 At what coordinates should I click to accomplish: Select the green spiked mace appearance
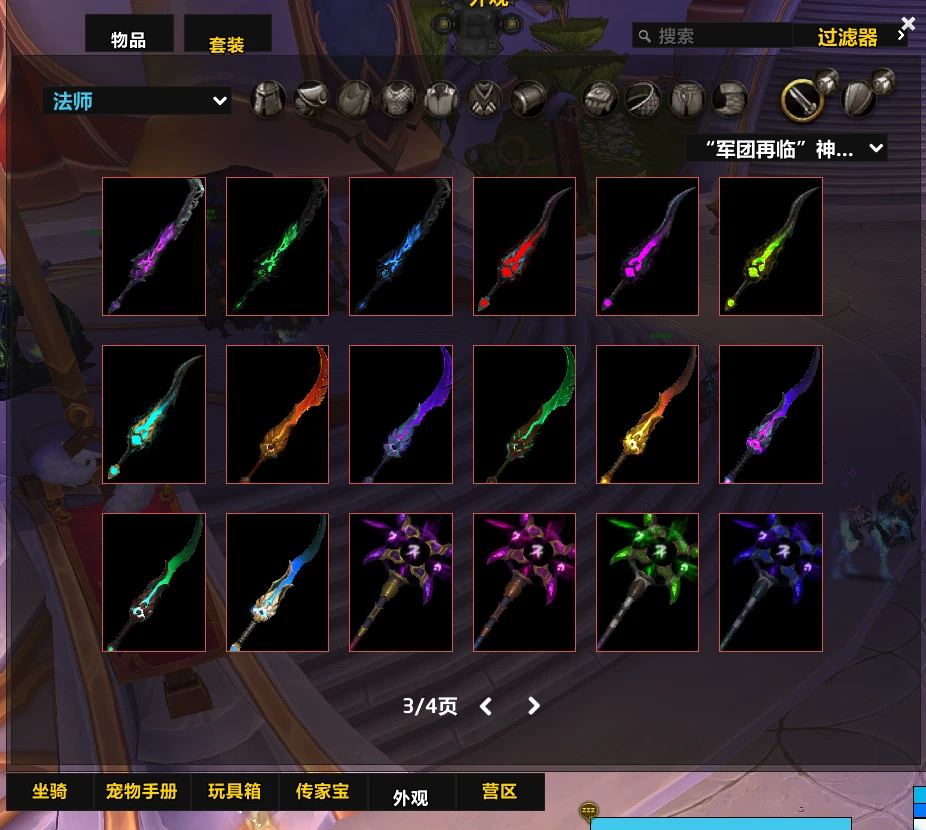(647, 583)
